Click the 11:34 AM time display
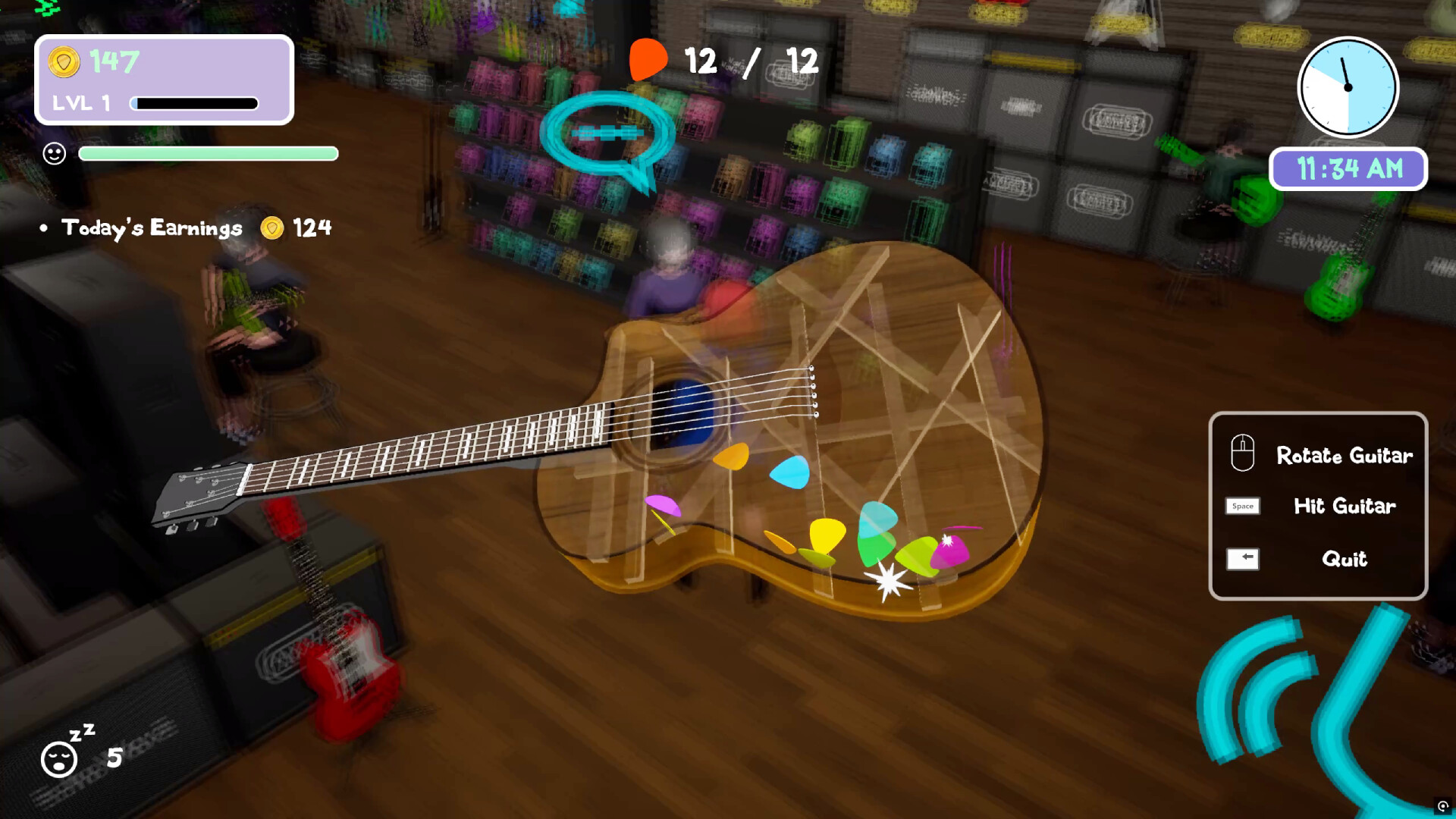The height and width of the screenshot is (819, 1456). tap(1348, 168)
